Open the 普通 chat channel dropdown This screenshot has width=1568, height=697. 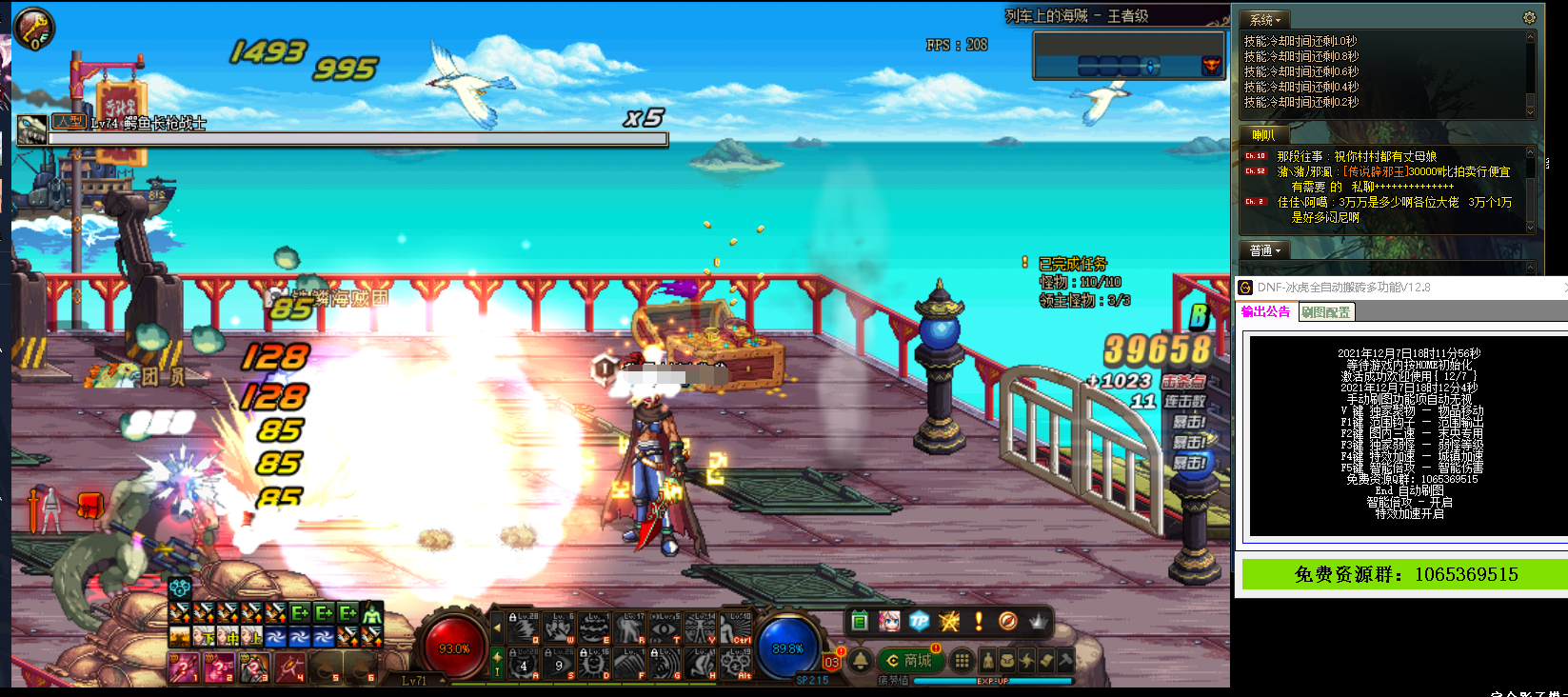tap(1265, 250)
